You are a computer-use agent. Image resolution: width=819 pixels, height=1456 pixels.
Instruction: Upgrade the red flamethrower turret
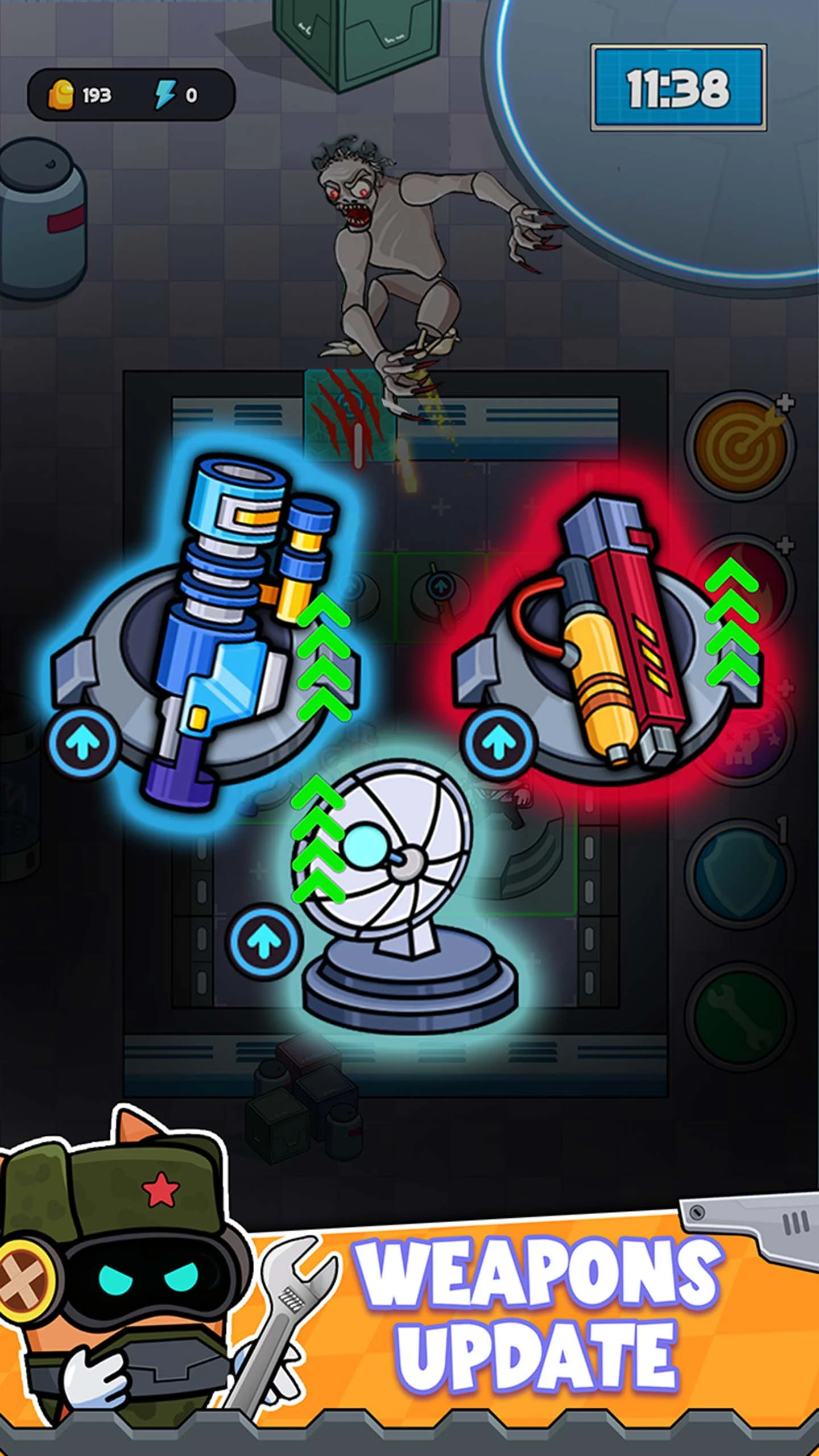(x=499, y=743)
